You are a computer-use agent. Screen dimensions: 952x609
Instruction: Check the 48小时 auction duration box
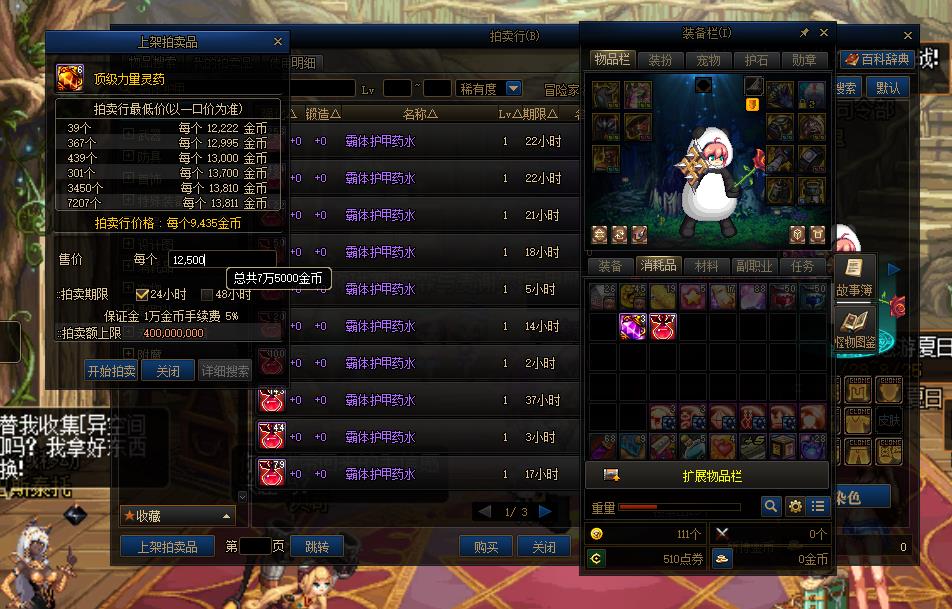(x=207, y=295)
